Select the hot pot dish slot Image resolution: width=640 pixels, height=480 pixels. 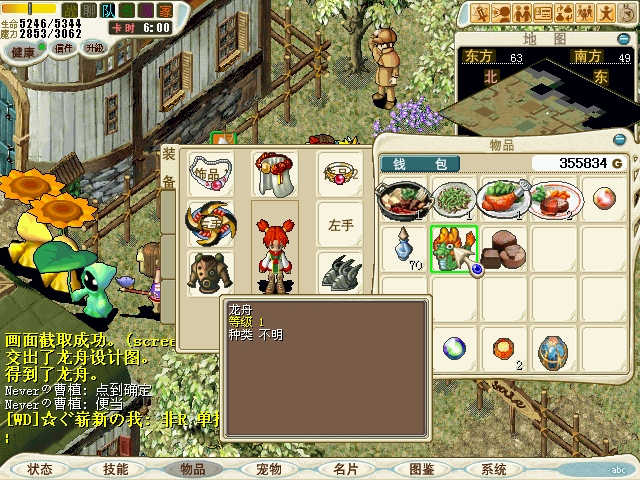(x=403, y=198)
